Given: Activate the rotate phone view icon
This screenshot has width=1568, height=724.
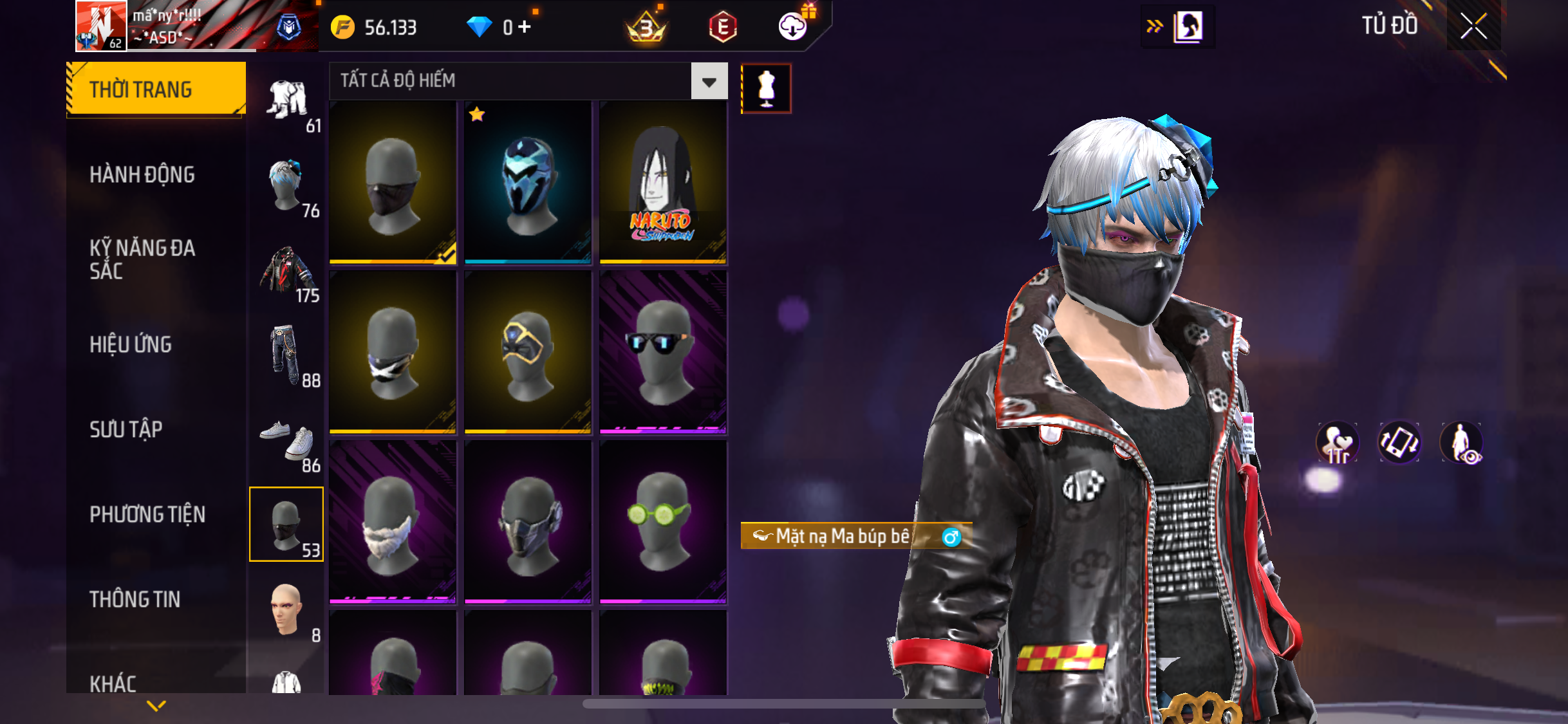Looking at the screenshot, I should pyautogui.click(x=1399, y=443).
